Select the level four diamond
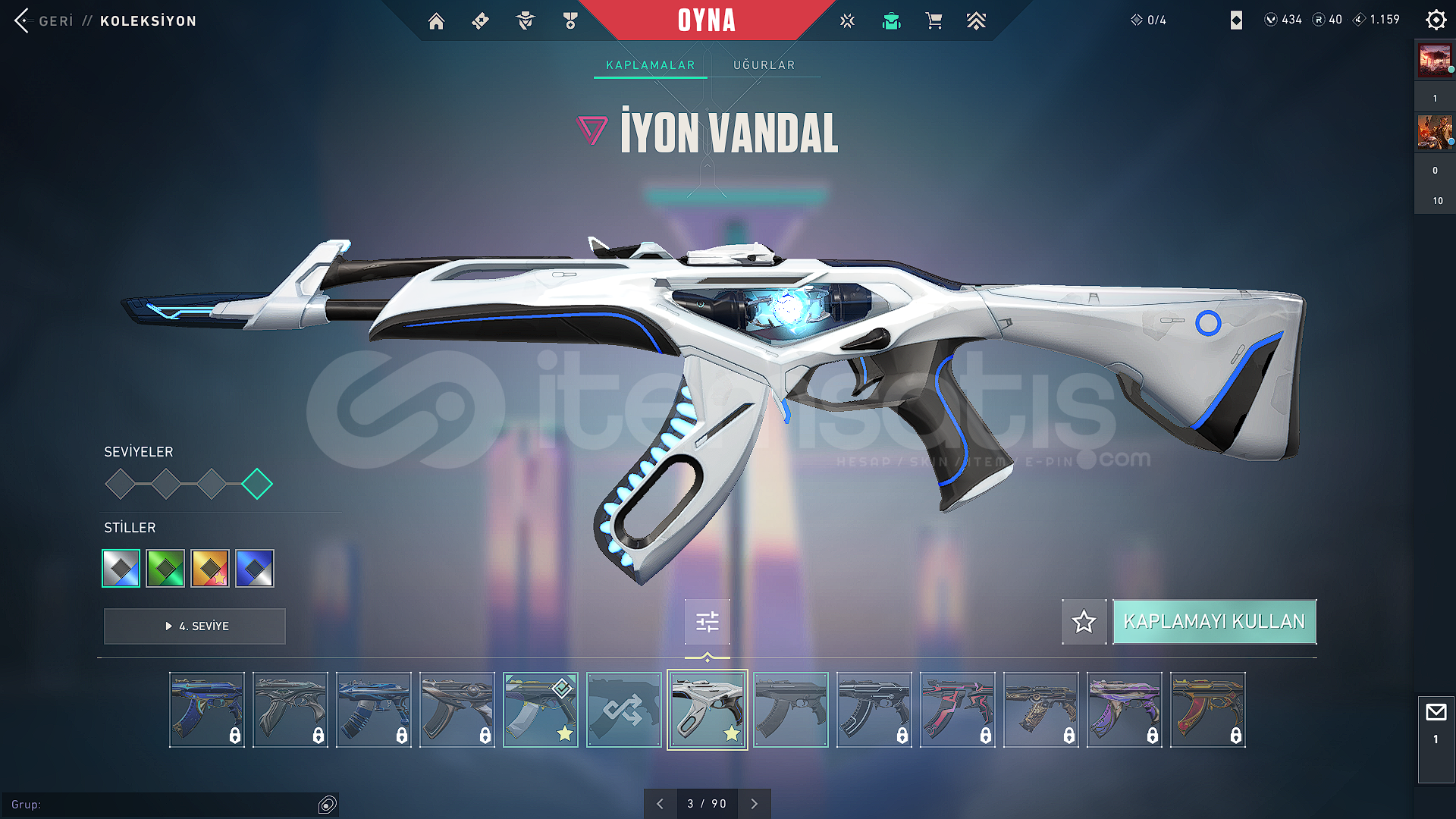1456x819 pixels. [257, 484]
